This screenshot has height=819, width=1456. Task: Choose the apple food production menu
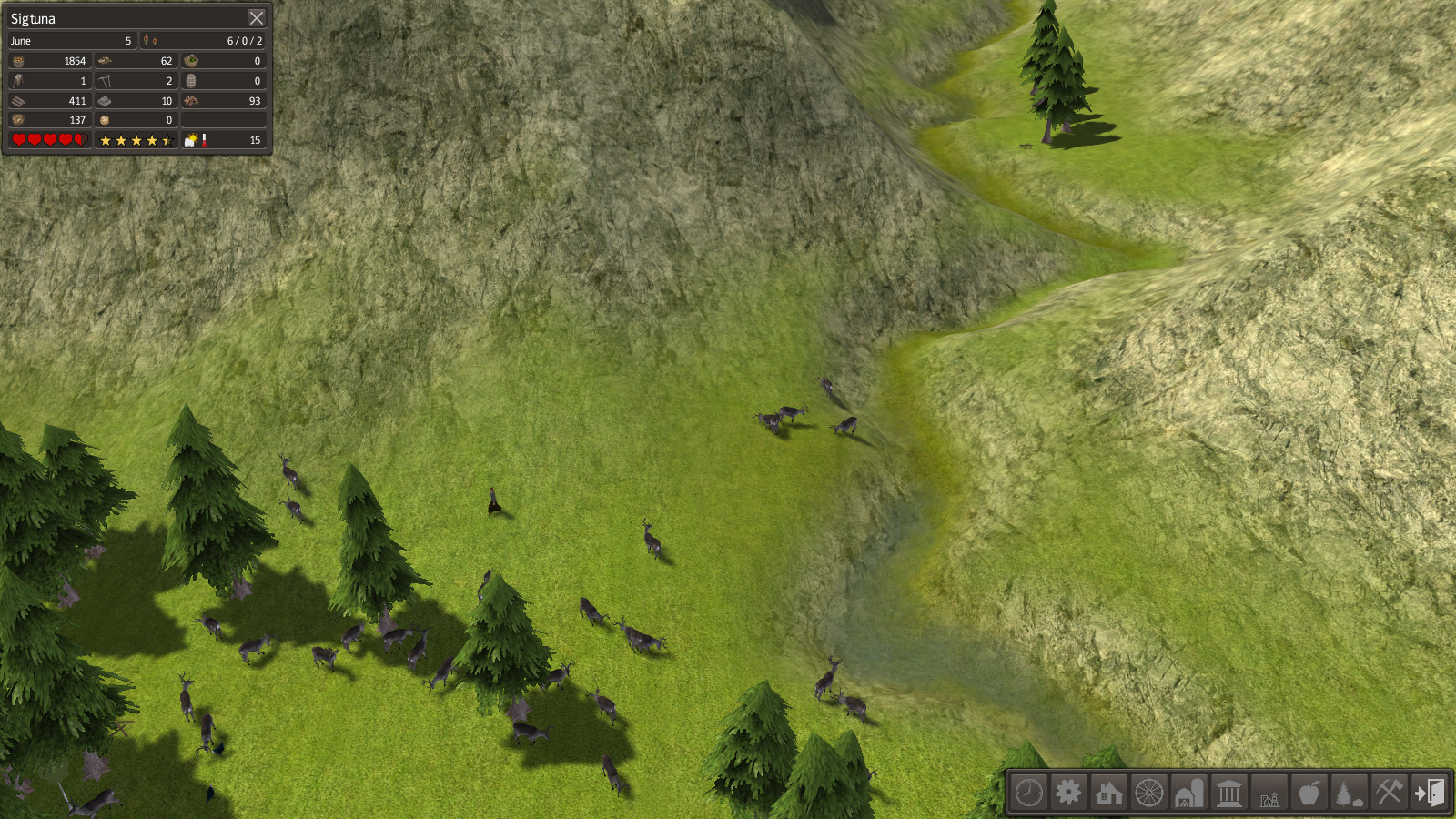[x=1309, y=793]
